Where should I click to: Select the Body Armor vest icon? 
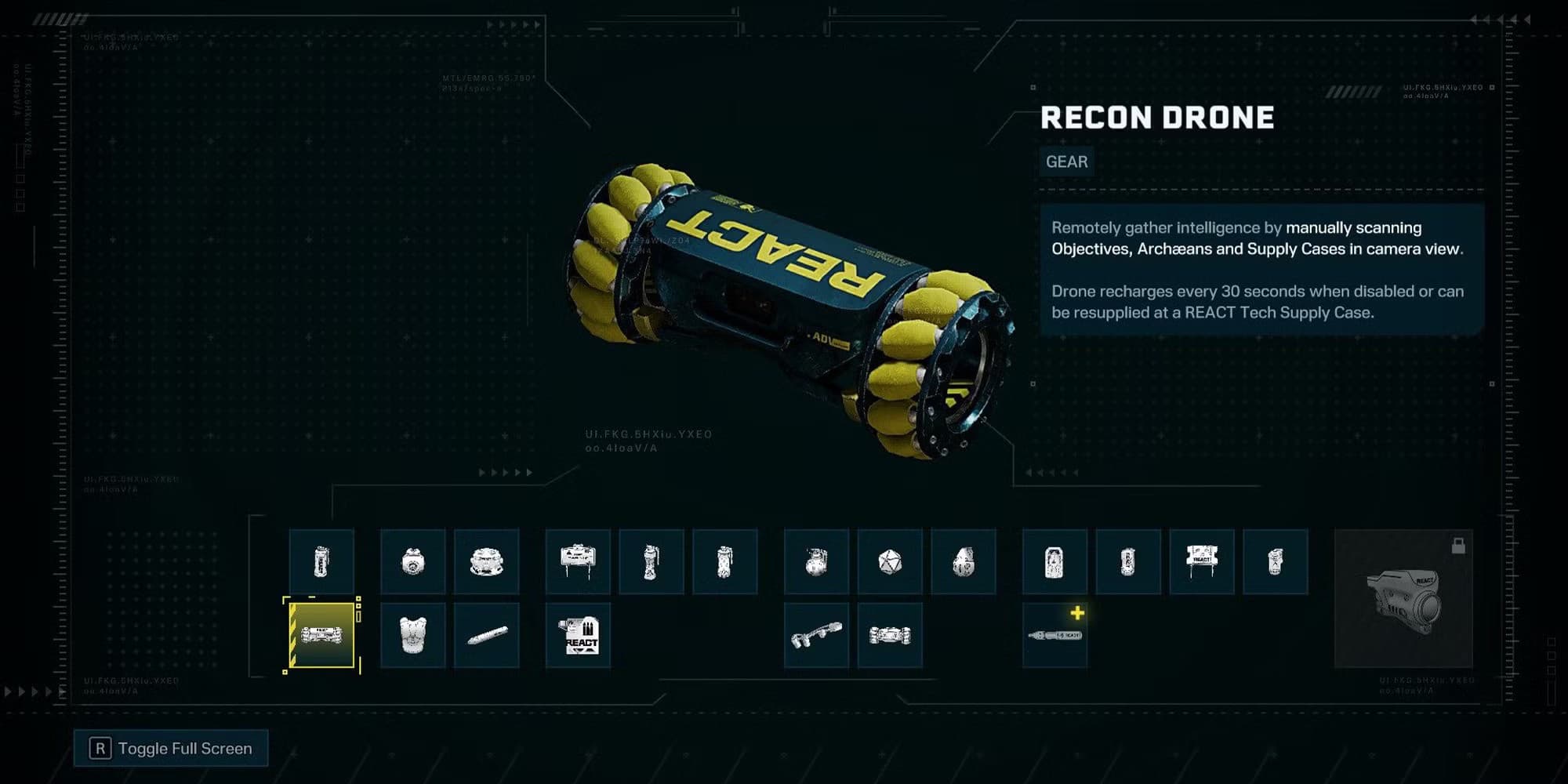[413, 637]
